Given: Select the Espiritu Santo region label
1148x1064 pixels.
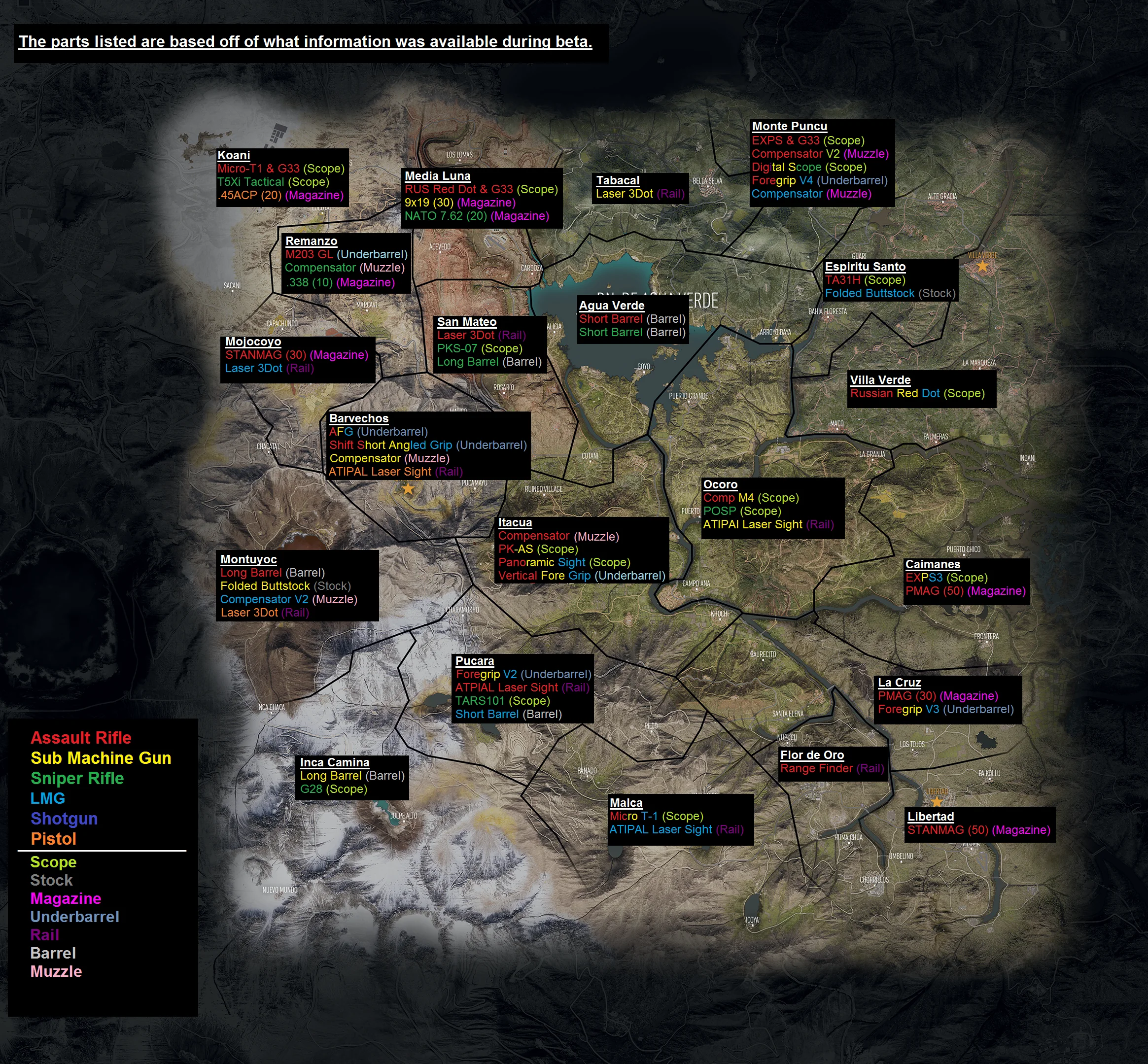Looking at the screenshot, I should [x=865, y=267].
